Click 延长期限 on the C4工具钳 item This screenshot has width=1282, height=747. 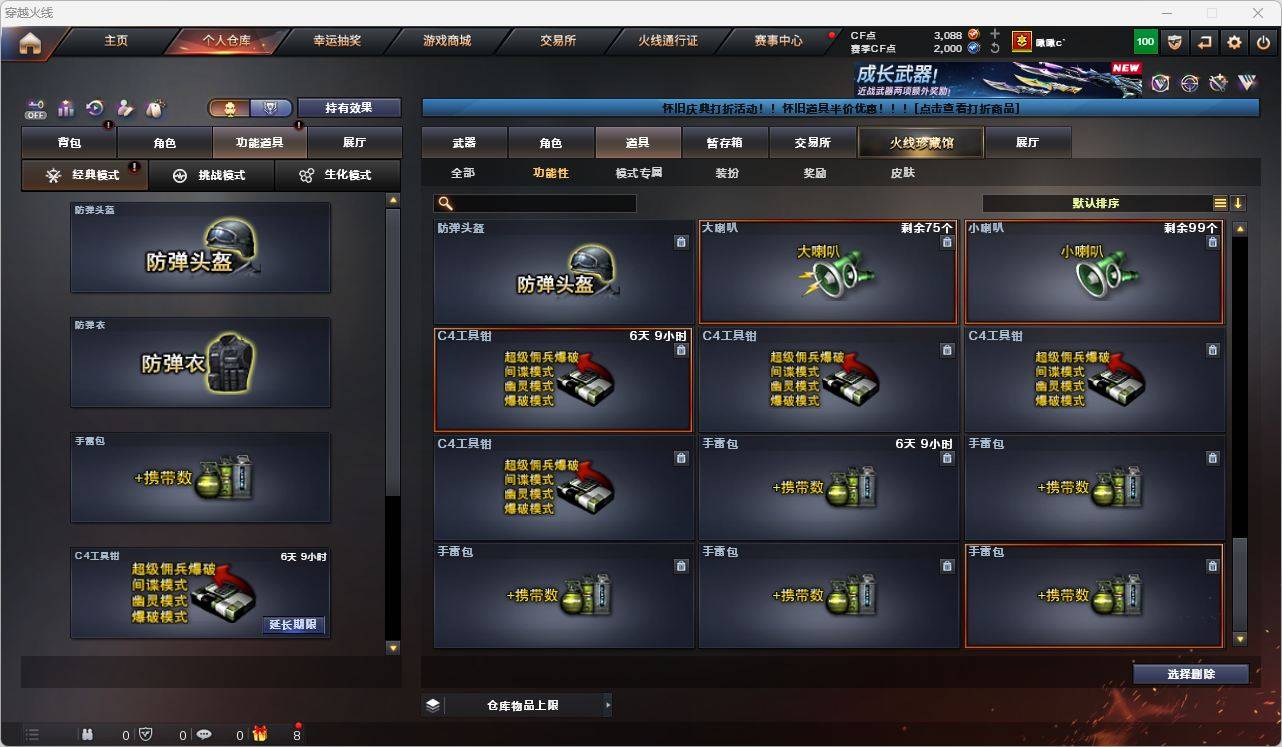[x=293, y=623]
